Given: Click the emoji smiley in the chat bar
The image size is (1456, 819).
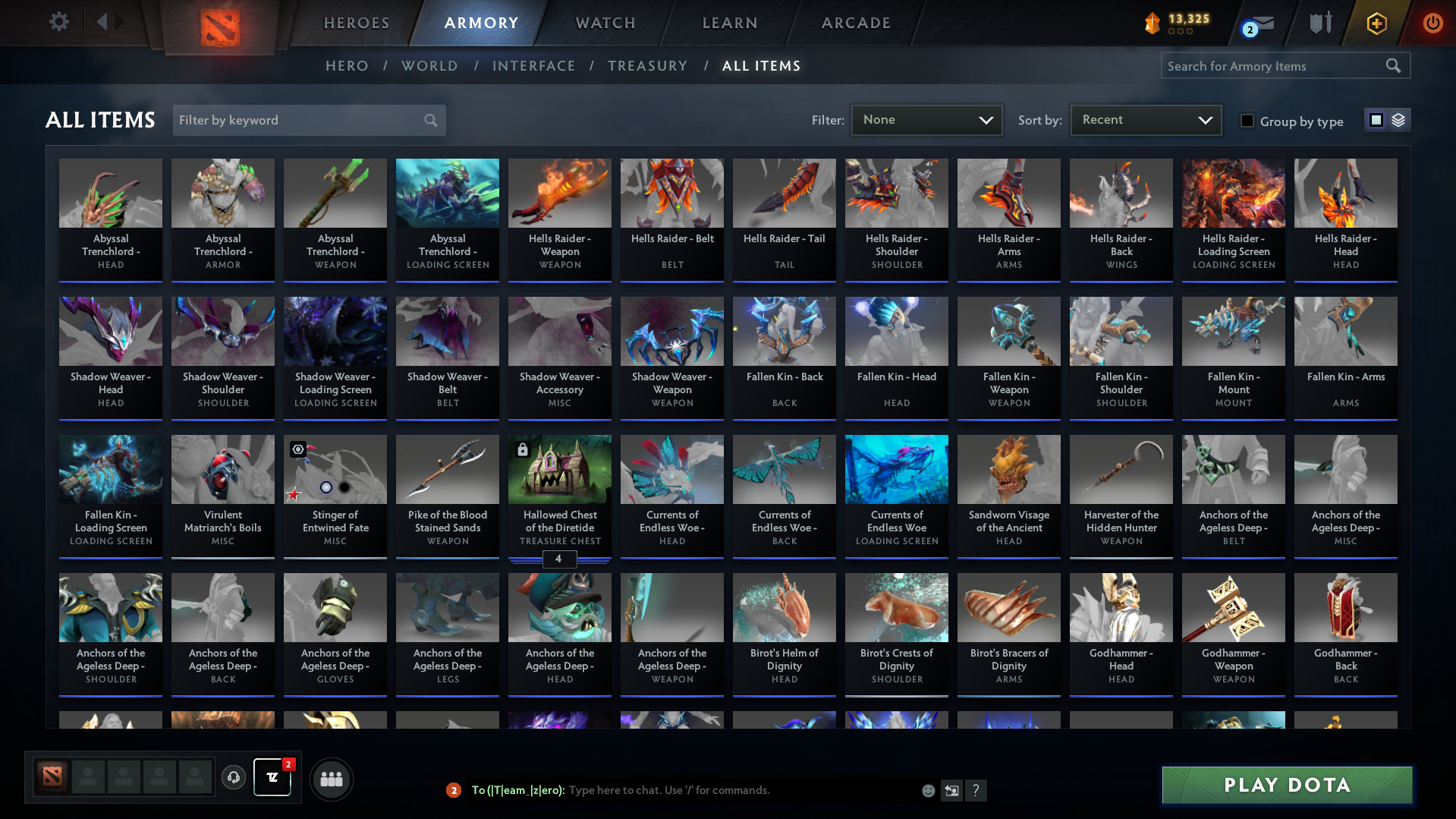Looking at the screenshot, I should tap(927, 790).
